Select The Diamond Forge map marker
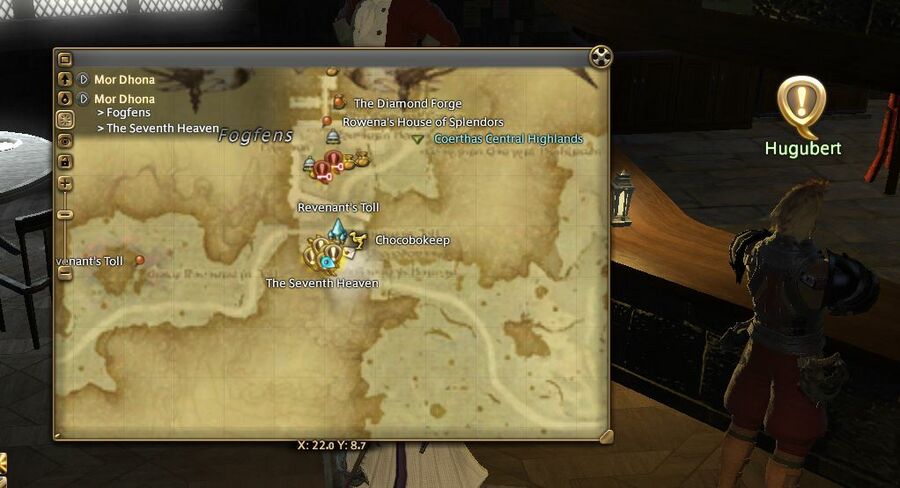Image resolution: width=900 pixels, height=488 pixels. [339, 101]
